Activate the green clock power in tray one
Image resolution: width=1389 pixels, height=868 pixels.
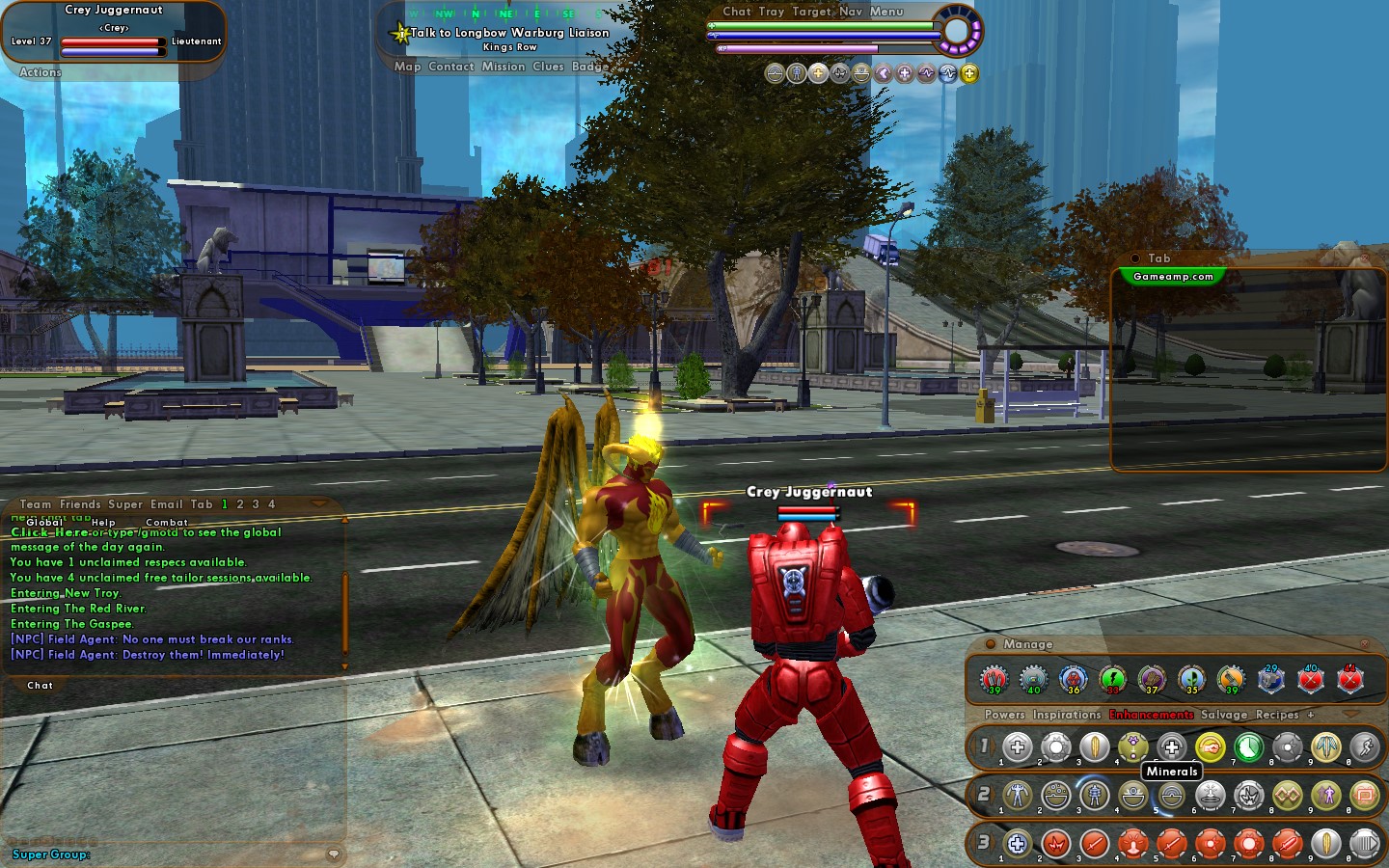click(x=1249, y=746)
